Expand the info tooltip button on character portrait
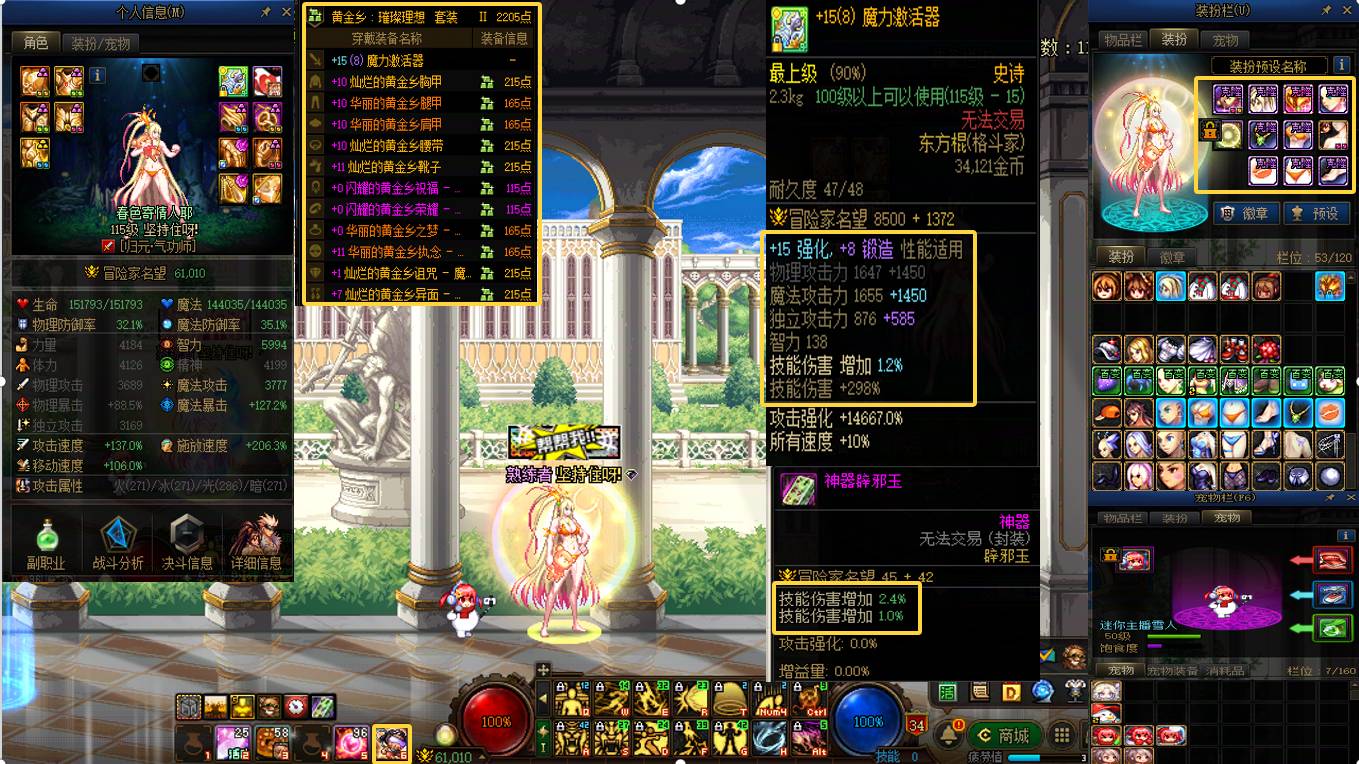This screenshot has width=1359, height=764. coord(95,75)
